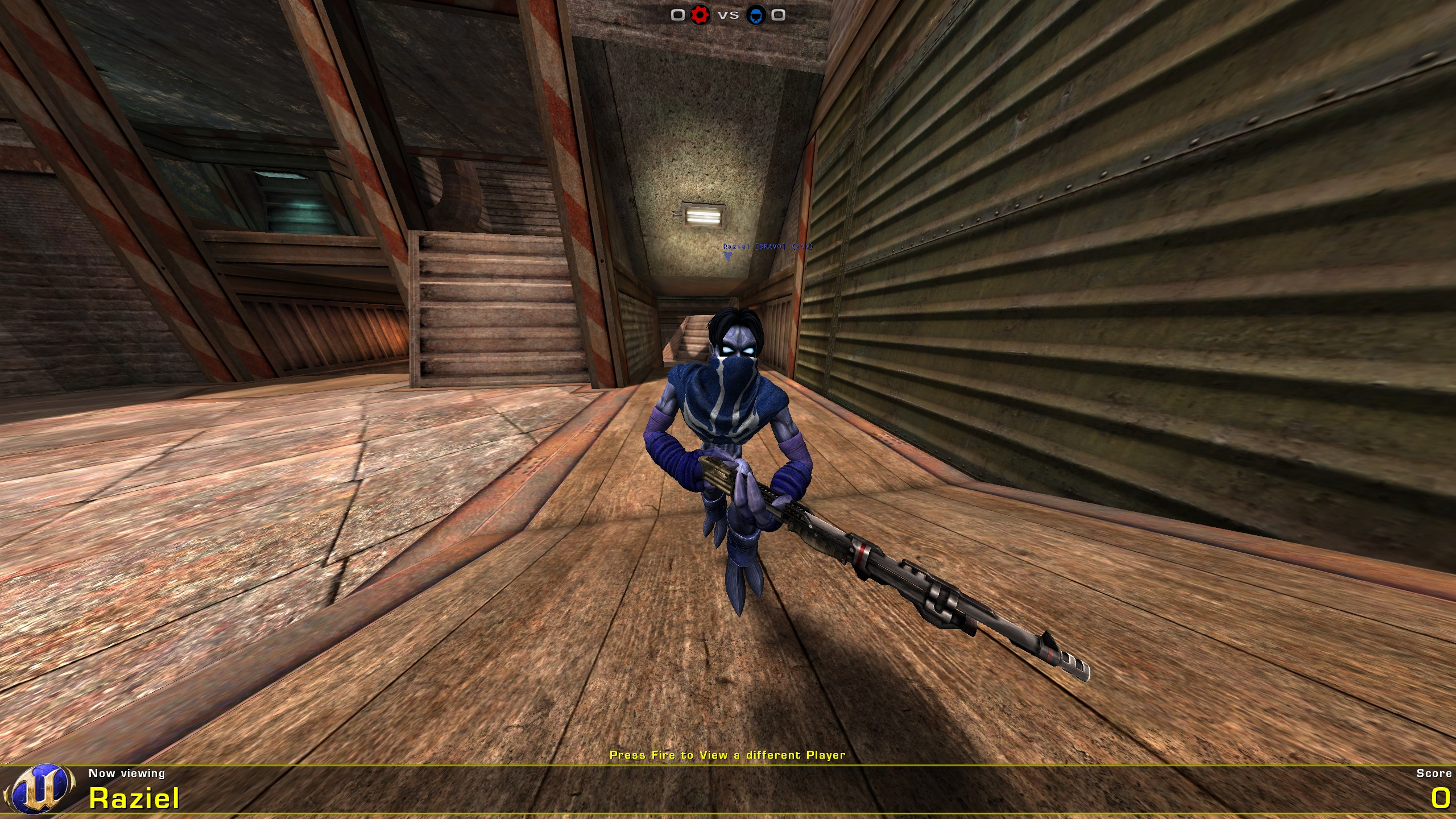Viewport: 1456px width, 819px height.
Task: Click the 'vs' separator in the scoreboard
Action: coord(729,16)
